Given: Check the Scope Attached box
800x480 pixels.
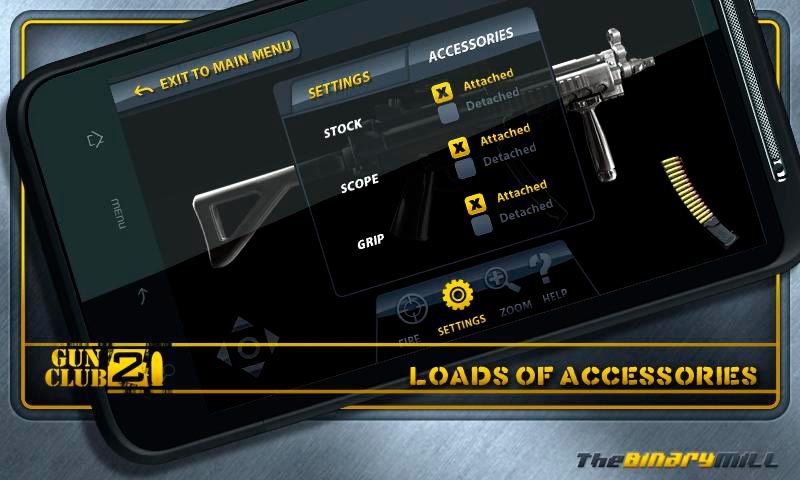Looking at the screenshot, I should (x=458, y=148).
